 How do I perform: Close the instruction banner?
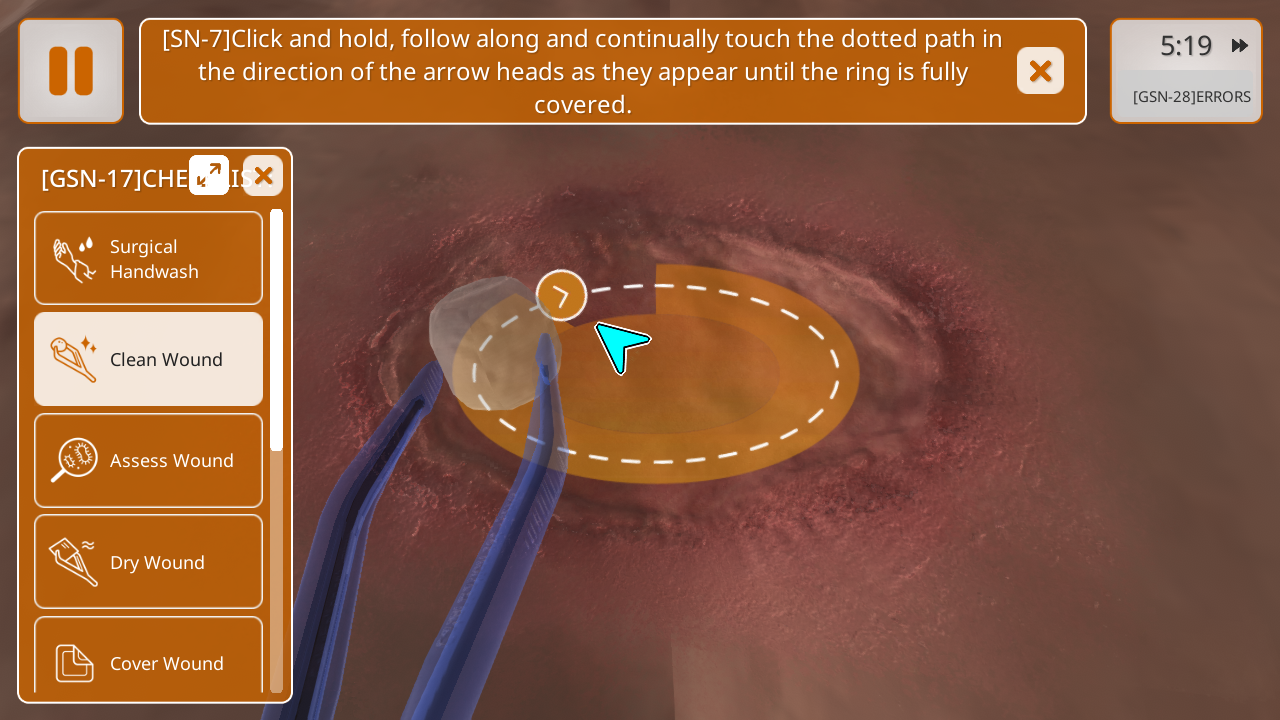pyautogui.click(x=1040, y=71)
